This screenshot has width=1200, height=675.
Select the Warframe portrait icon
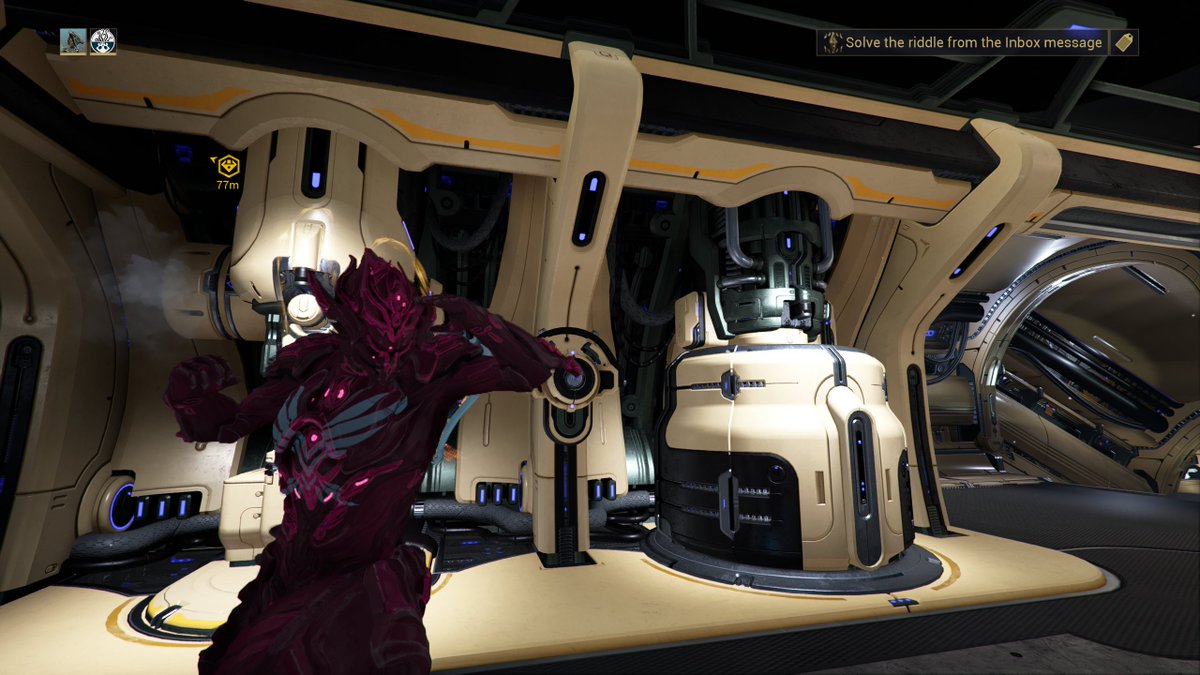pyautogui.click(x=73, y=41)
